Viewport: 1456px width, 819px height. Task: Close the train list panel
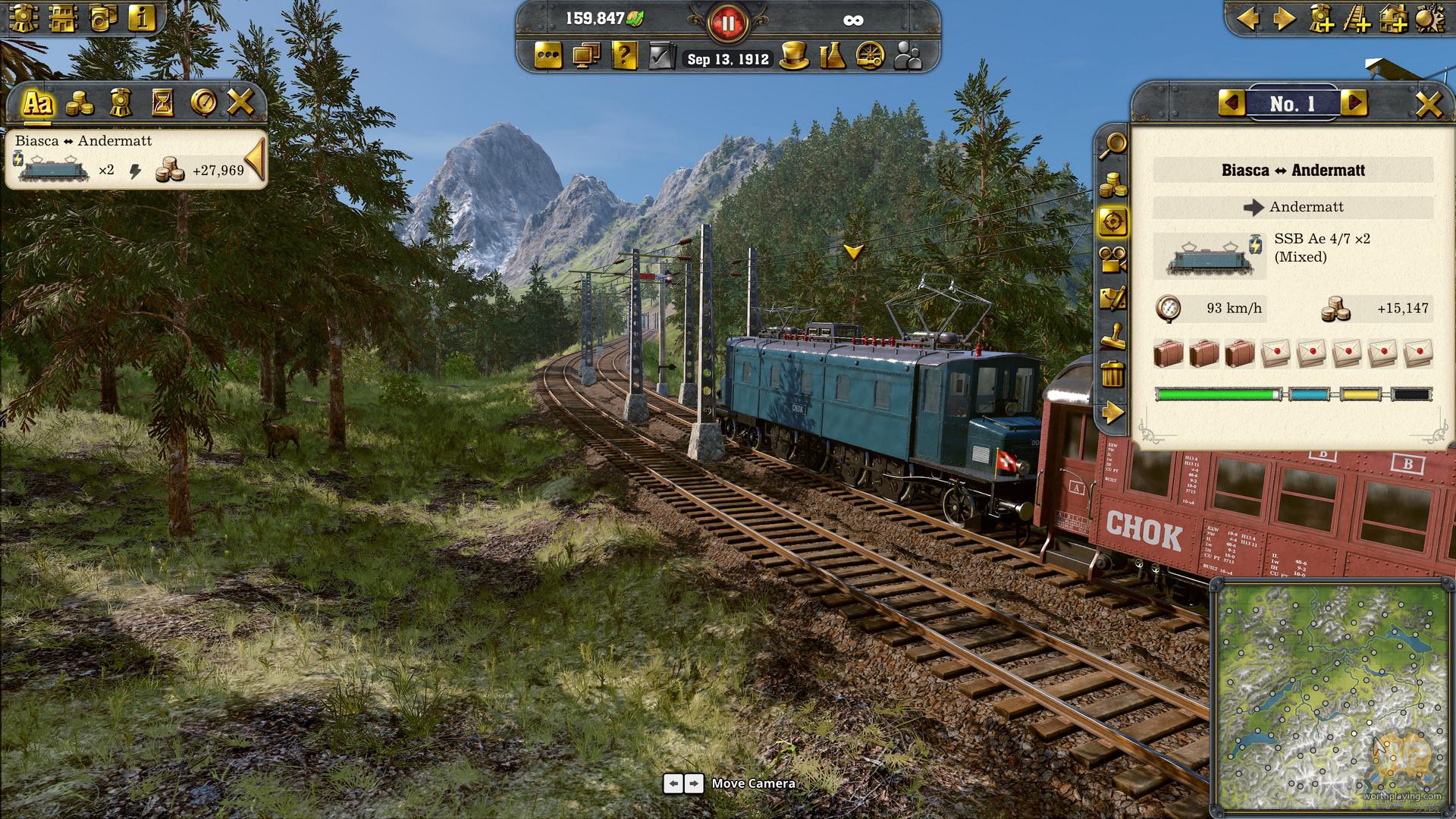coord(240,102)
